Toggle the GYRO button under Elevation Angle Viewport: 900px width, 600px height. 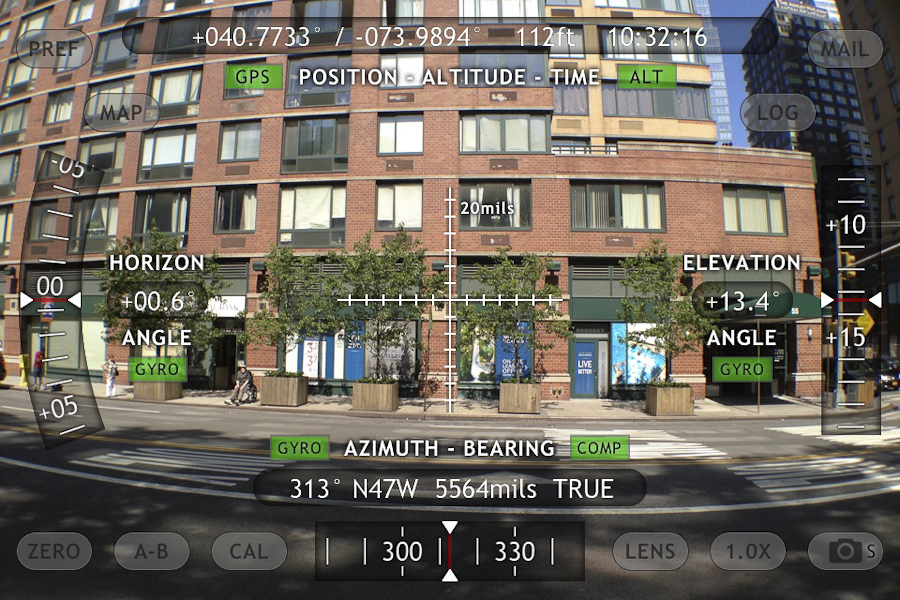click(x=742, y=369)
